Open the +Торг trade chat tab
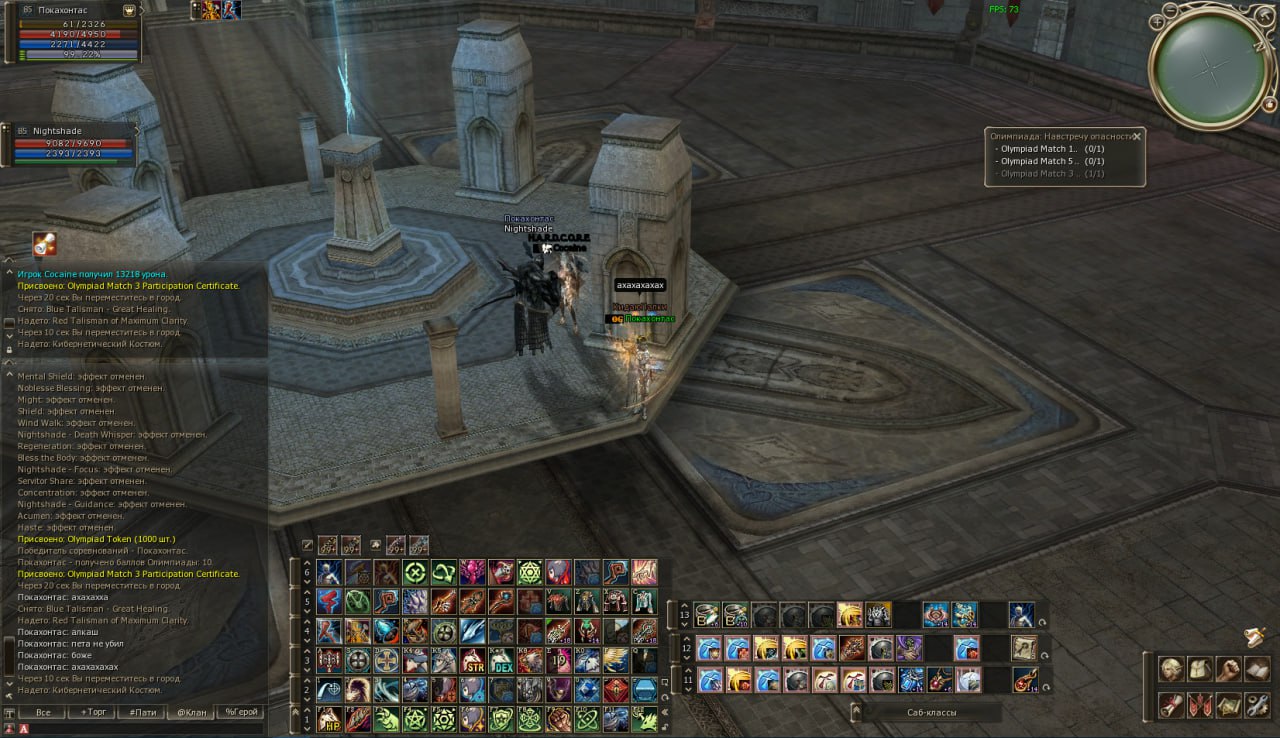The image size is (1280, 738). point(92,713)
